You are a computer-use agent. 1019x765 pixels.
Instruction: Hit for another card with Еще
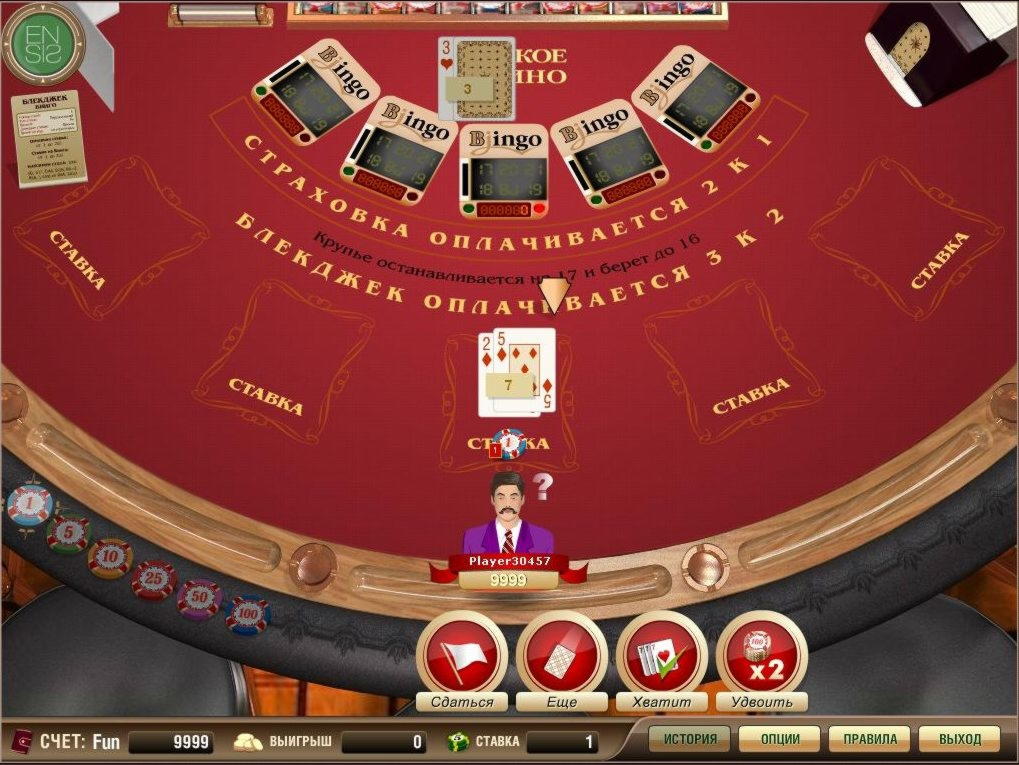tap(562, 657)
